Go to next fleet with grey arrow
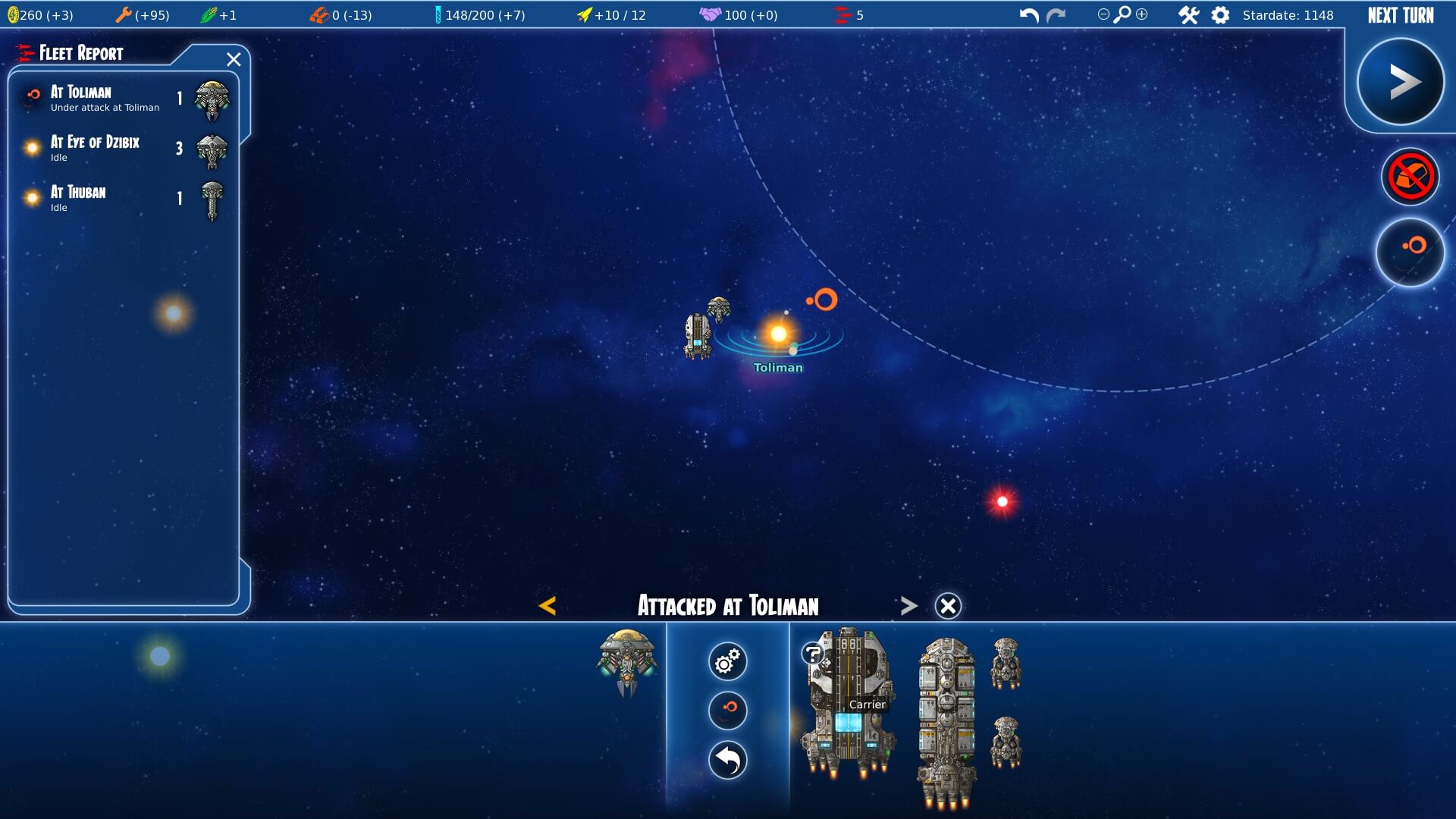This screenshot has width=1456, height=819. (x=908, y=605)
